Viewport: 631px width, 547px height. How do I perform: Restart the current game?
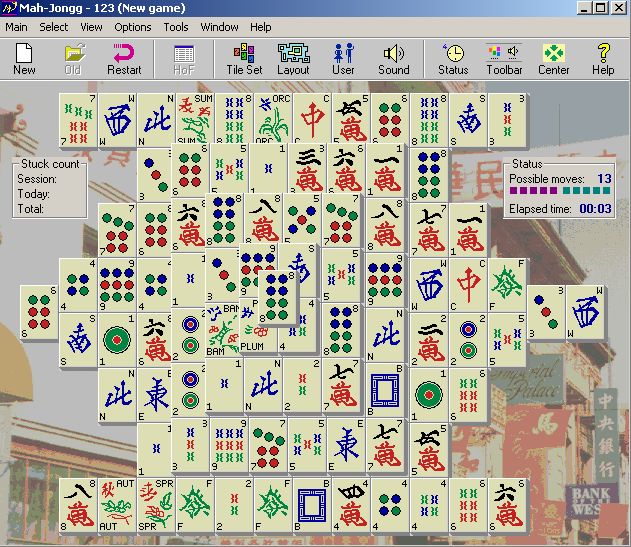point(124,59)
